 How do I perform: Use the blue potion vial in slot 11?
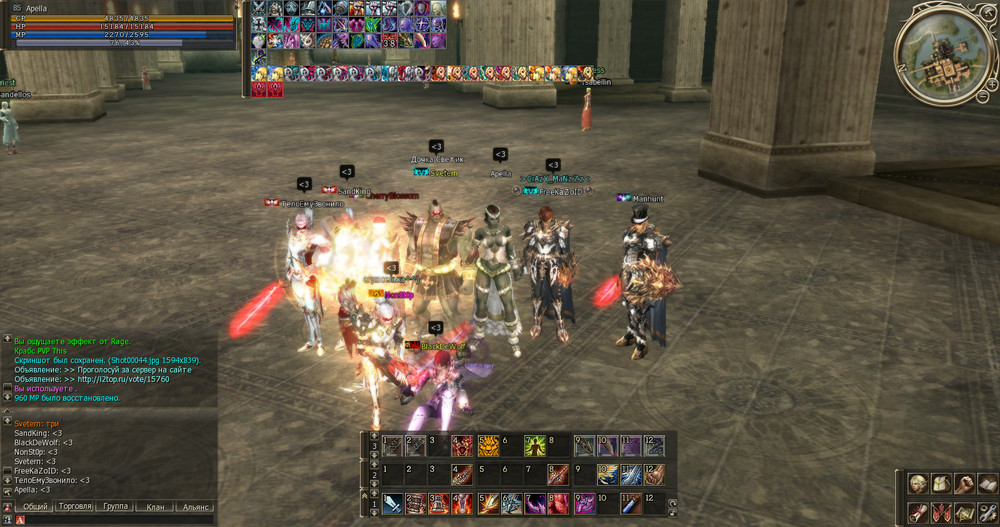(632, 503)
